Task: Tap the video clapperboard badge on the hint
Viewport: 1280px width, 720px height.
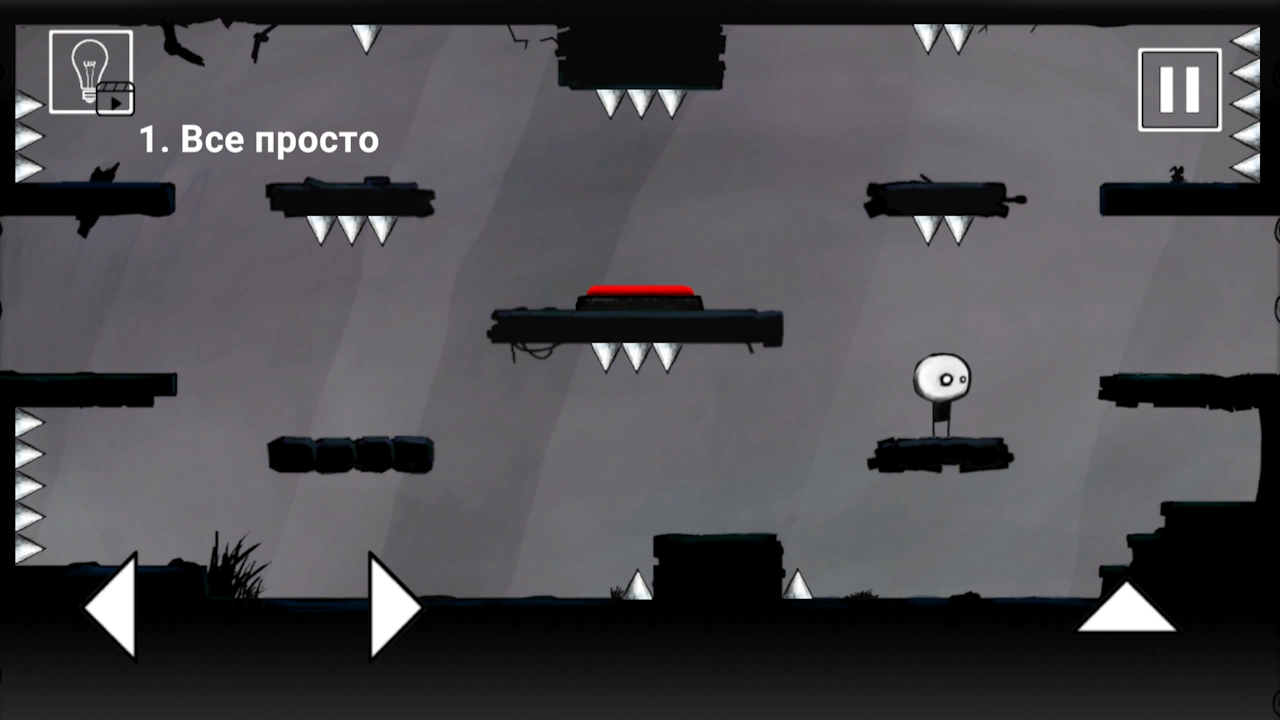Action: click(x=117, y=100)
